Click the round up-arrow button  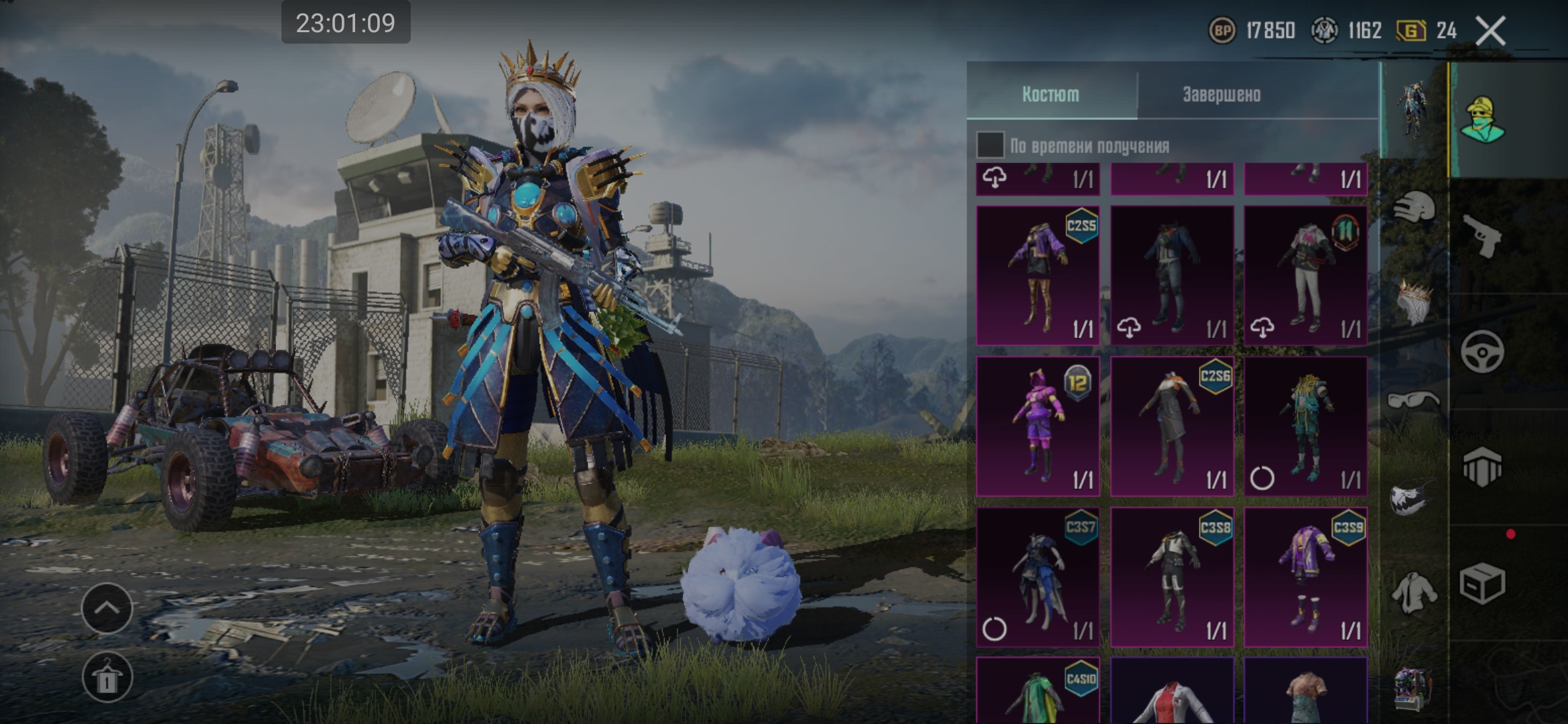point(107,608)
